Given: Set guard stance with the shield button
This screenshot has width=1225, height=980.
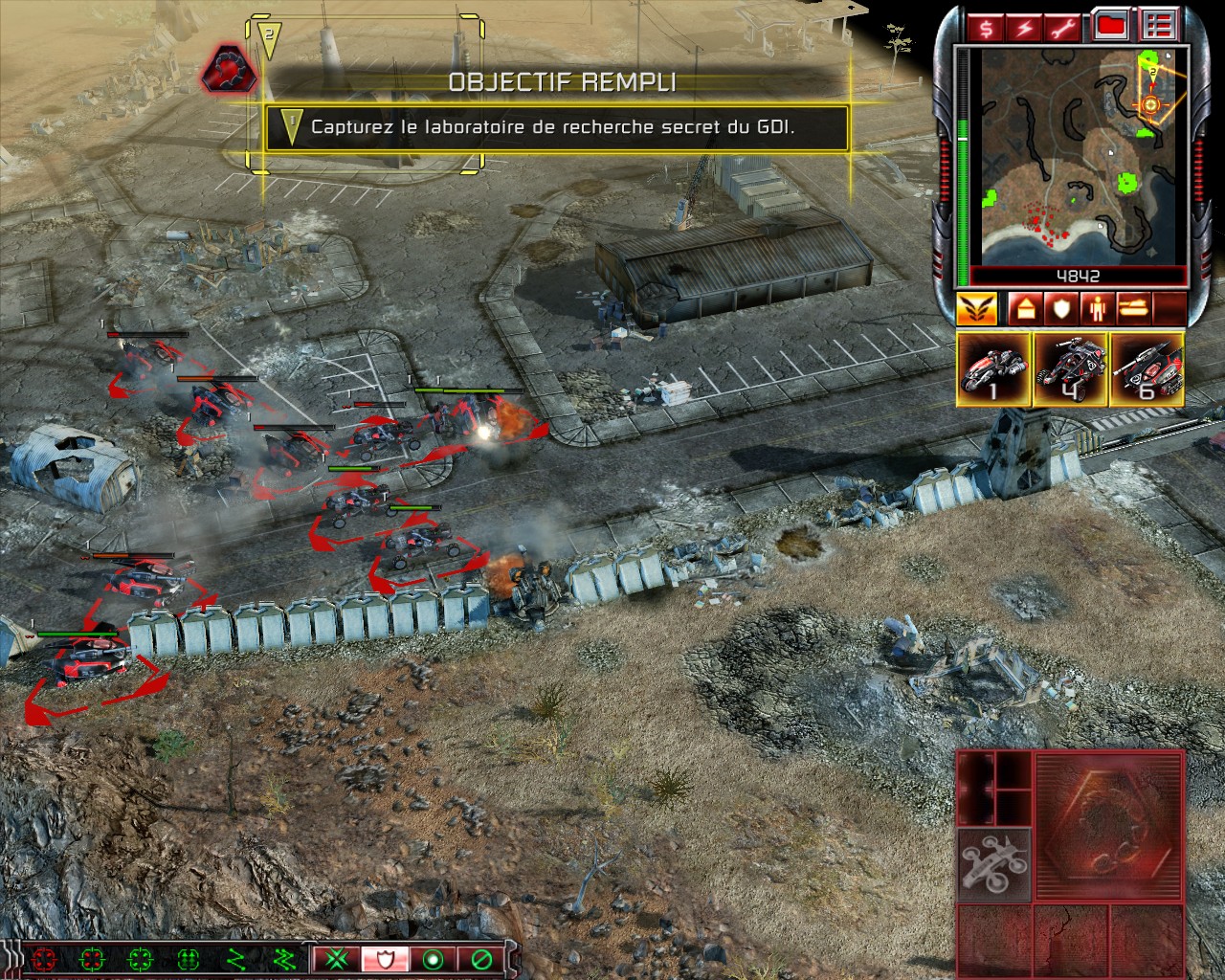Looking at the screenshot, I should click(383, 958).
